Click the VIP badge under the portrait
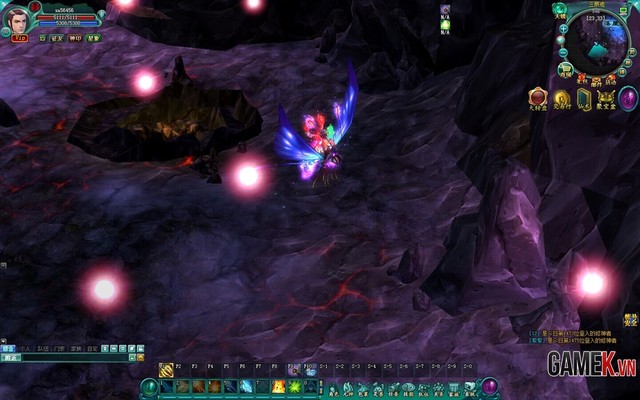The image size is (640, 400). click(18, 38)
